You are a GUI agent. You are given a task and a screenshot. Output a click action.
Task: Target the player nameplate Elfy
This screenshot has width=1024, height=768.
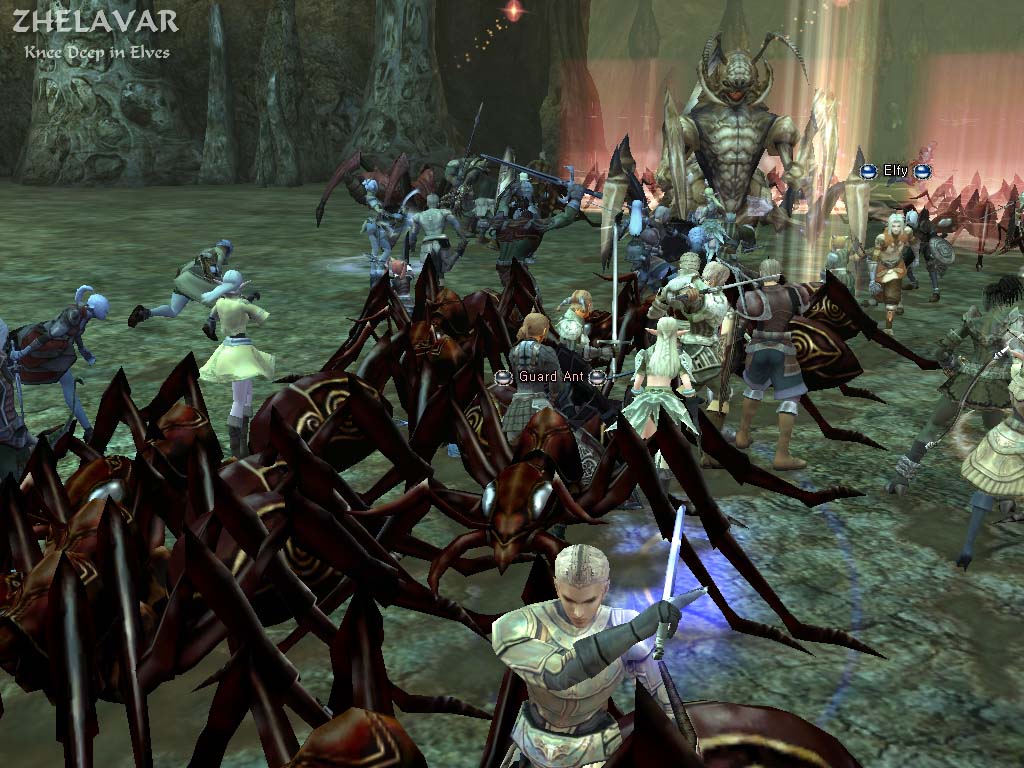[x=895, y=171]
